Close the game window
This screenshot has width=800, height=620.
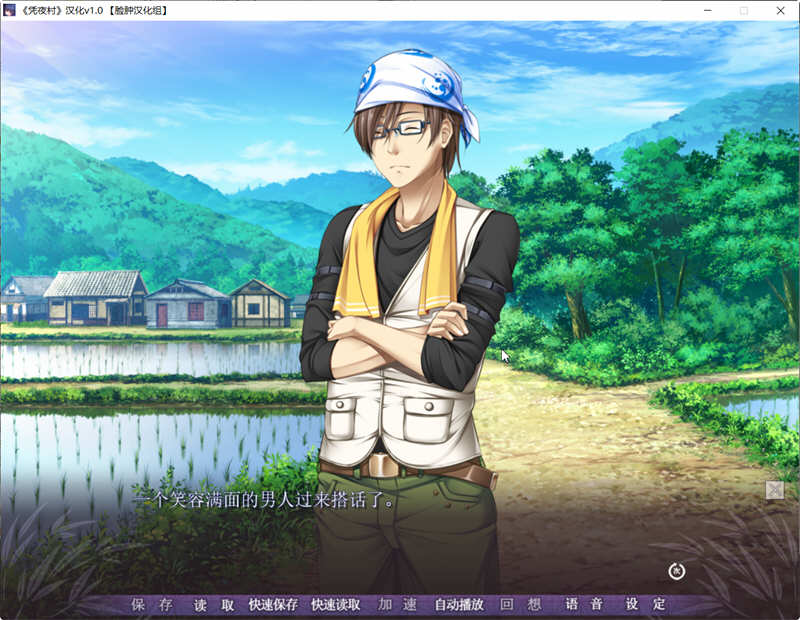(781, 10)
